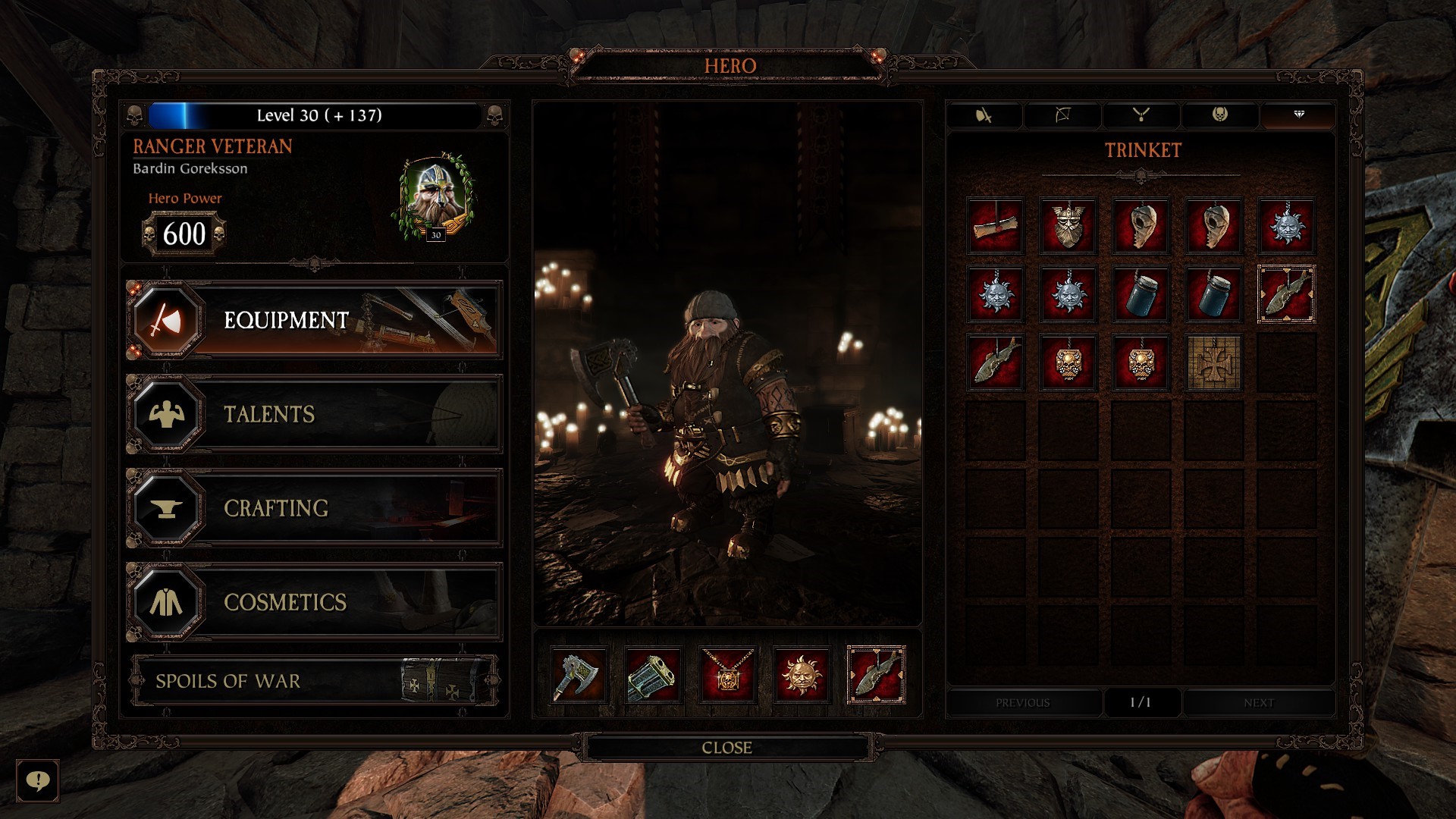1456x819 pixels.
Task: Open the Cosmetics menu
Action: [314, 602]
